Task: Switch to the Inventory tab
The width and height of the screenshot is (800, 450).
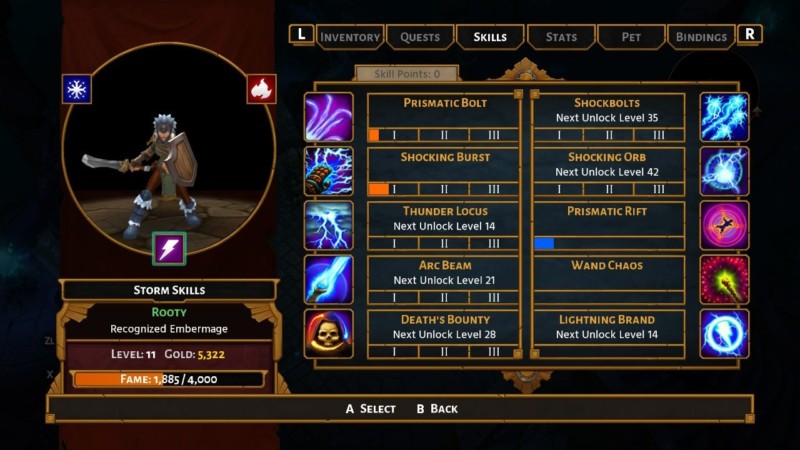Action: pyautogui.click(x=350, y=37)
